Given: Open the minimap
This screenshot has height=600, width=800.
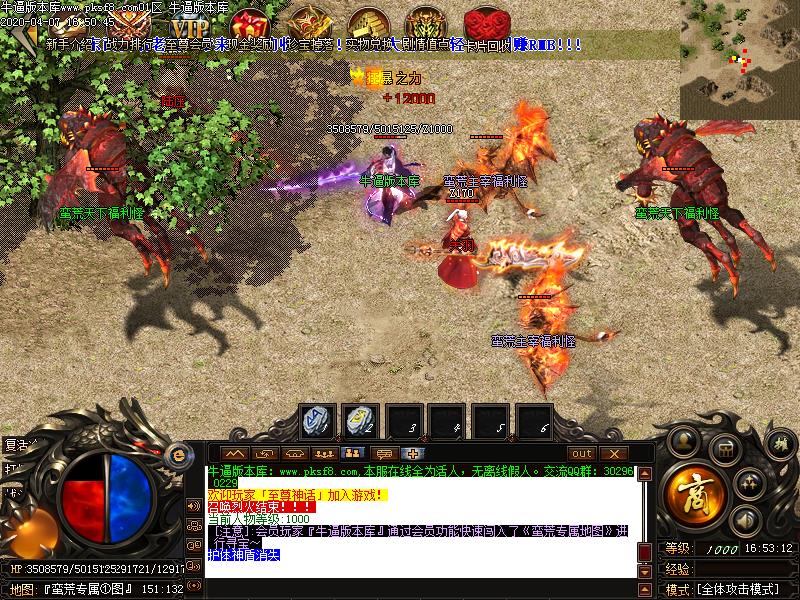Looking at the screenshot, I should 739,59.
